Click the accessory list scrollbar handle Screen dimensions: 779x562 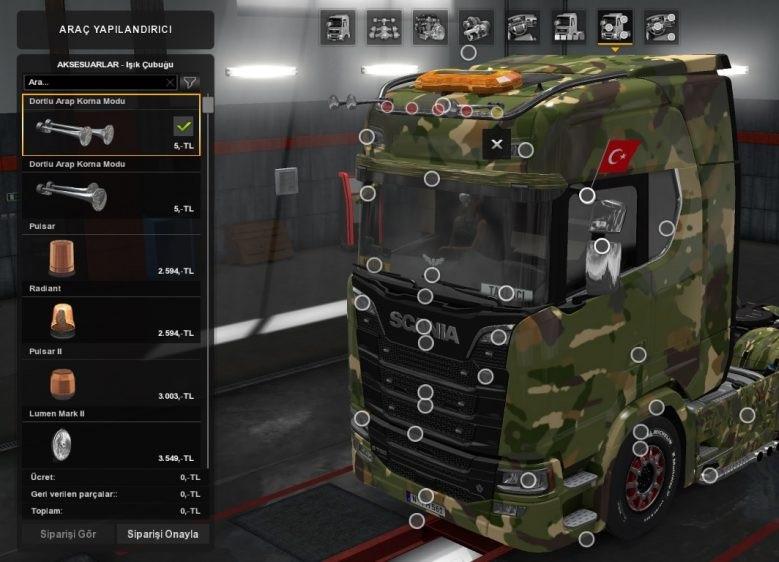[x=207, y=105]
